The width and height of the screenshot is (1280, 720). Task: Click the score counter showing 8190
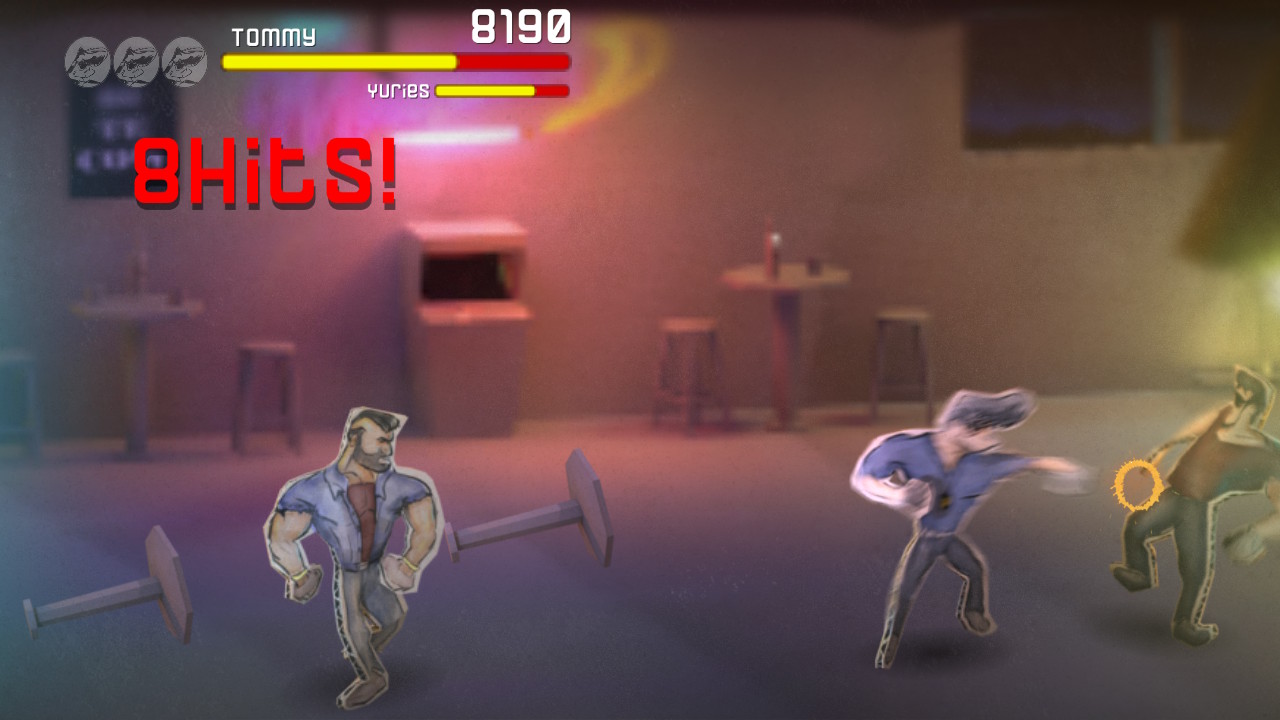521,25
